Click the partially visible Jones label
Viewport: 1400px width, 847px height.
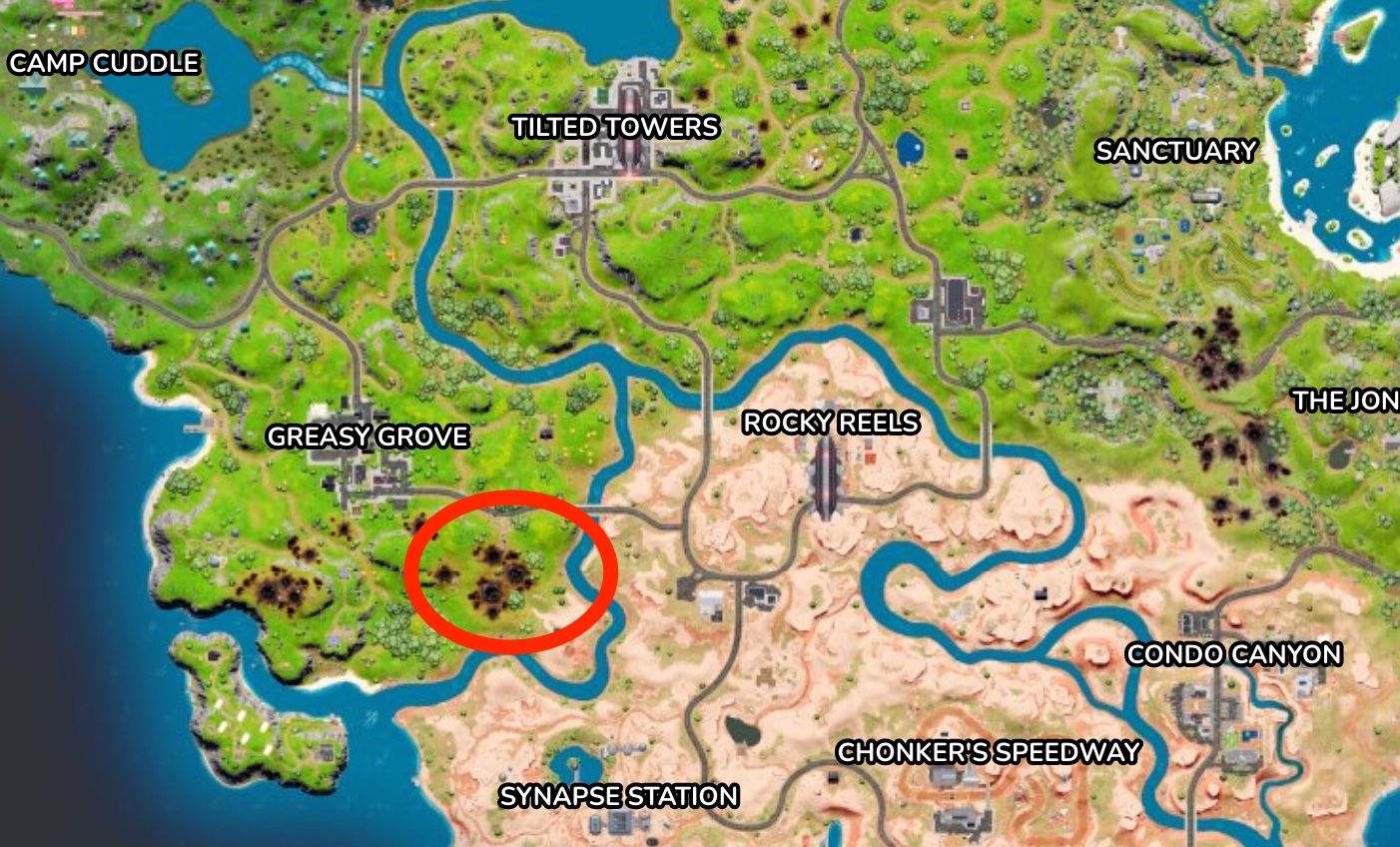click(x=1346, y=403)
